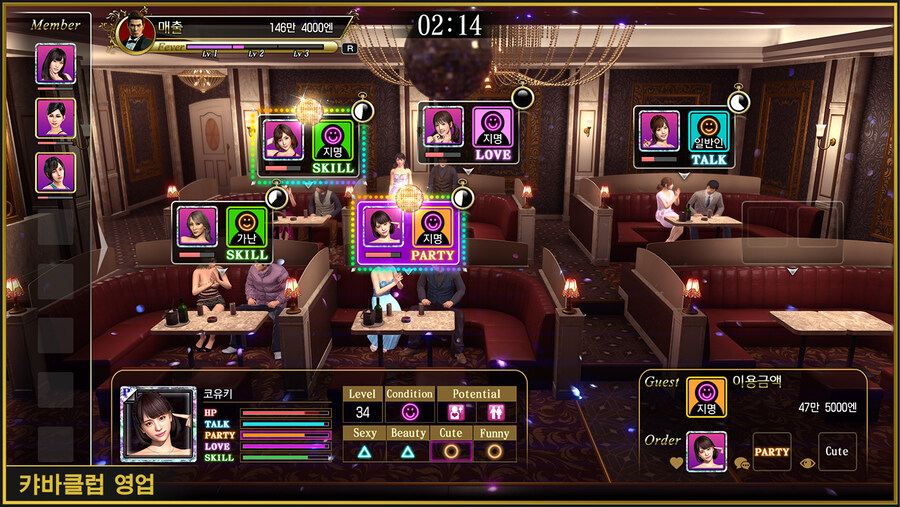Open the LOVE table card
900x507 pixels.
click(468, 134)
